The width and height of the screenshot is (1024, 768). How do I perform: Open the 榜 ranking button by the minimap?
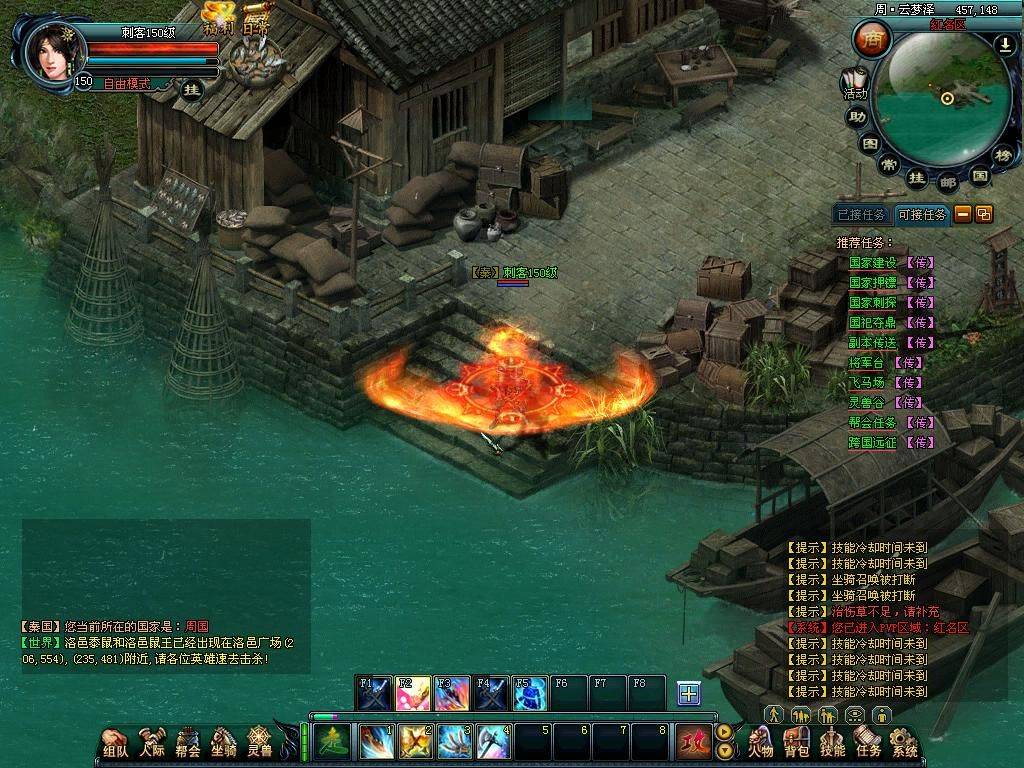tap(1003, 154)
